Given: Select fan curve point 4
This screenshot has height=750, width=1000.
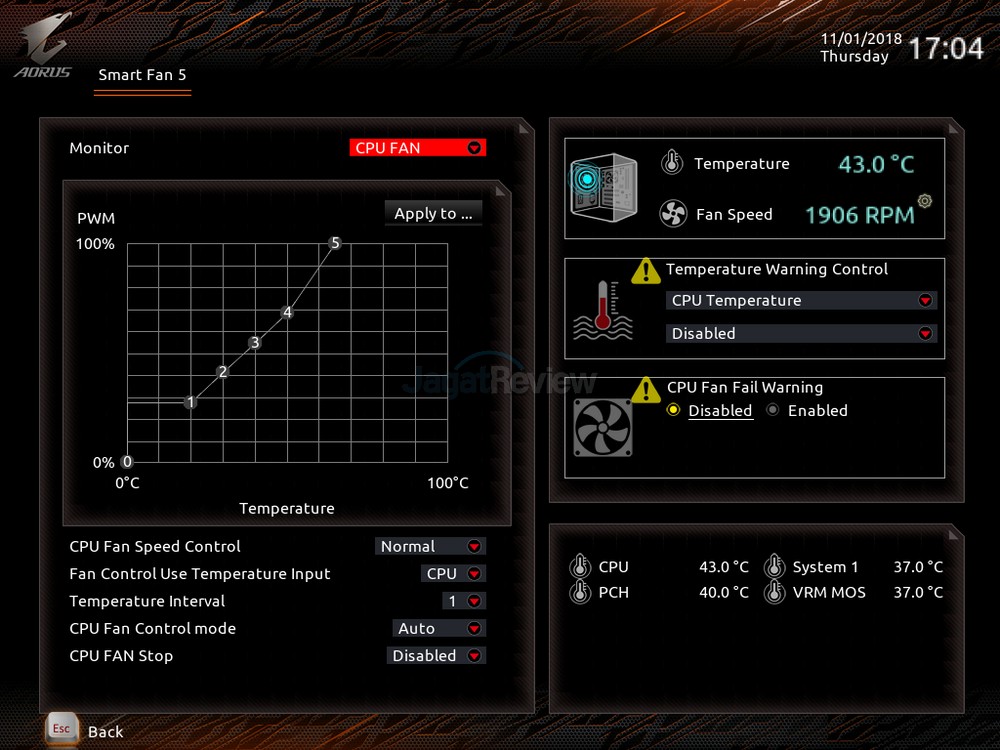Looking at the screenshot, I should coord(287,312).
